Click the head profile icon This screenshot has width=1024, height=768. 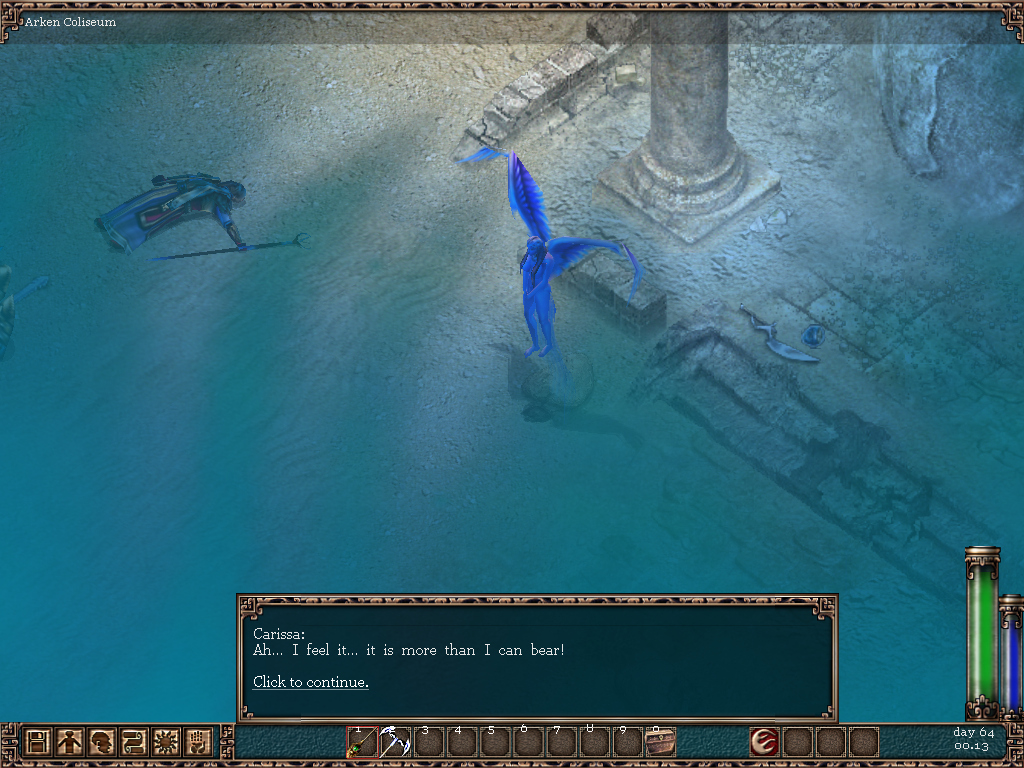click(x=101, y=742)
